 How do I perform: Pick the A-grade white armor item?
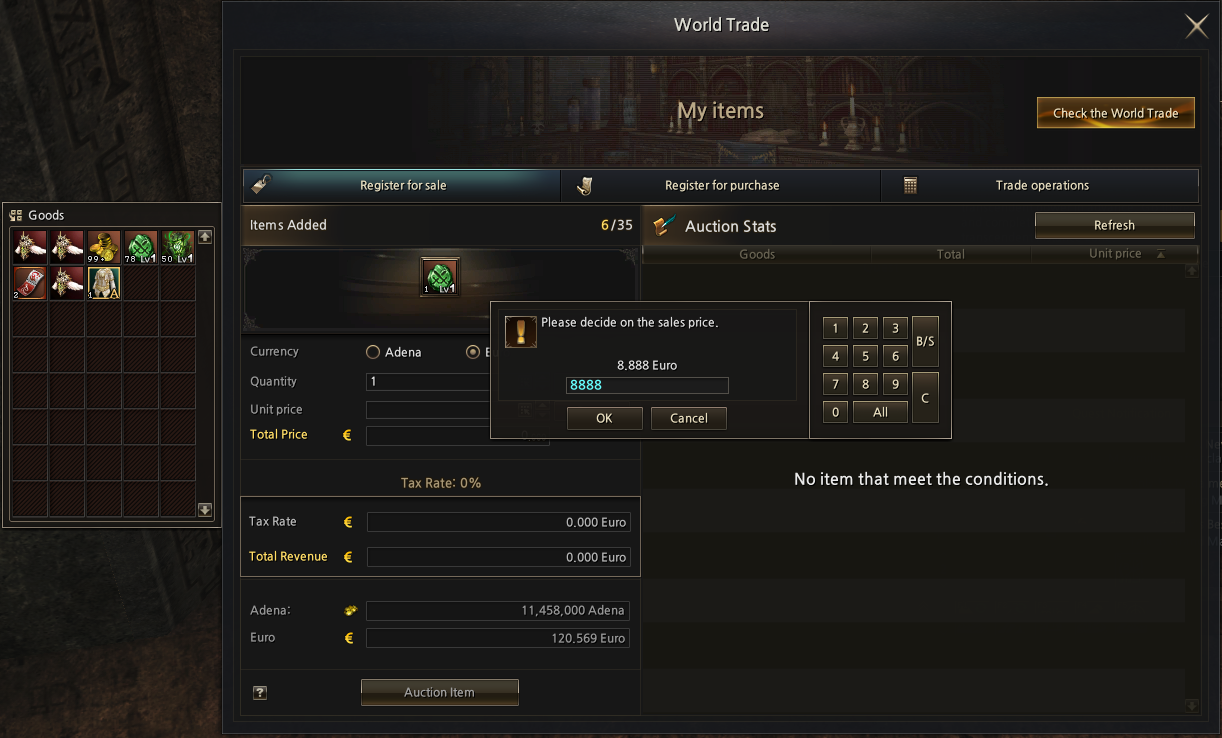(x=104, y=283)
